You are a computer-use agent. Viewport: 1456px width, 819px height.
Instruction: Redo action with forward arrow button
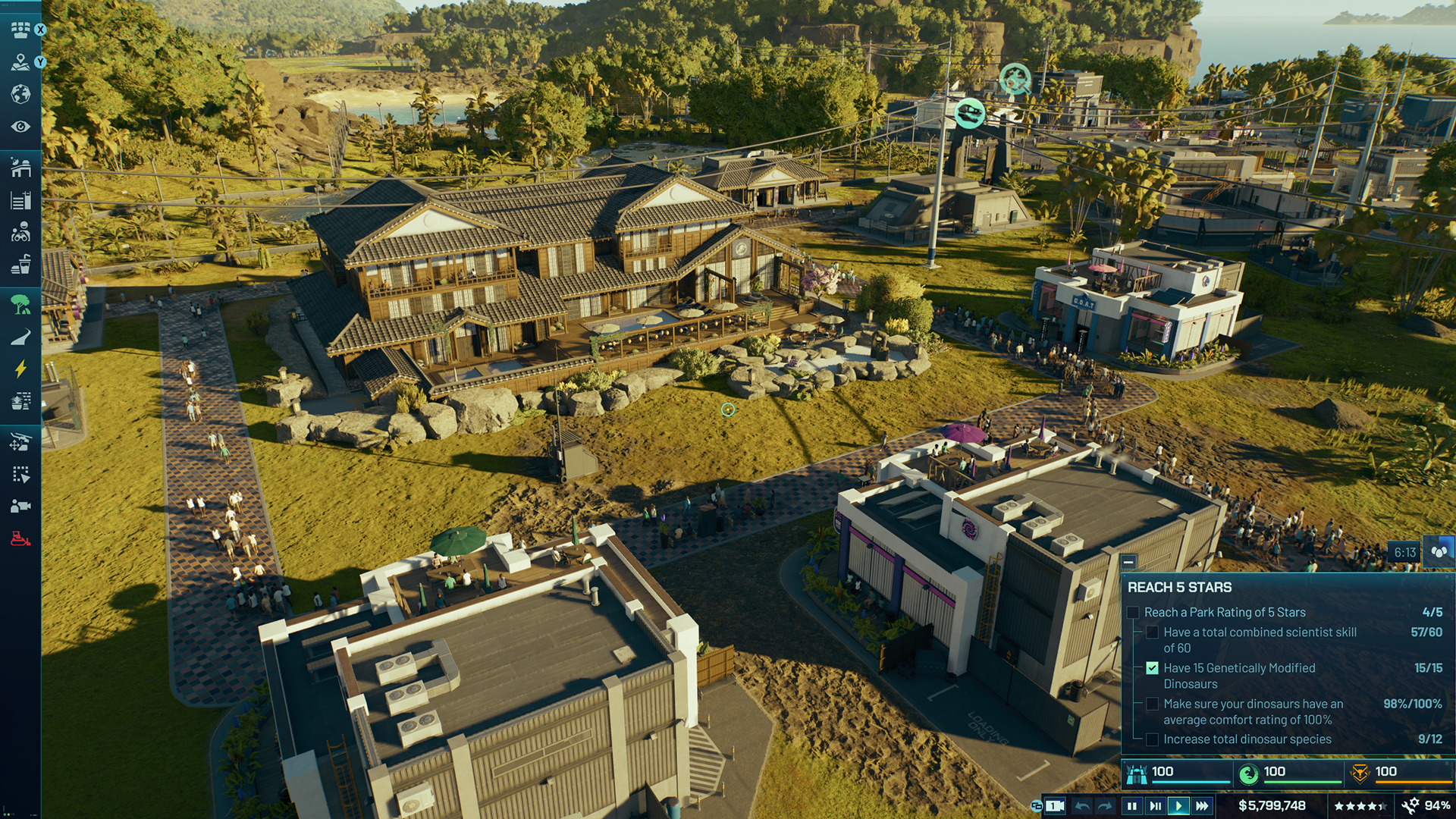tap(1106, 806)
